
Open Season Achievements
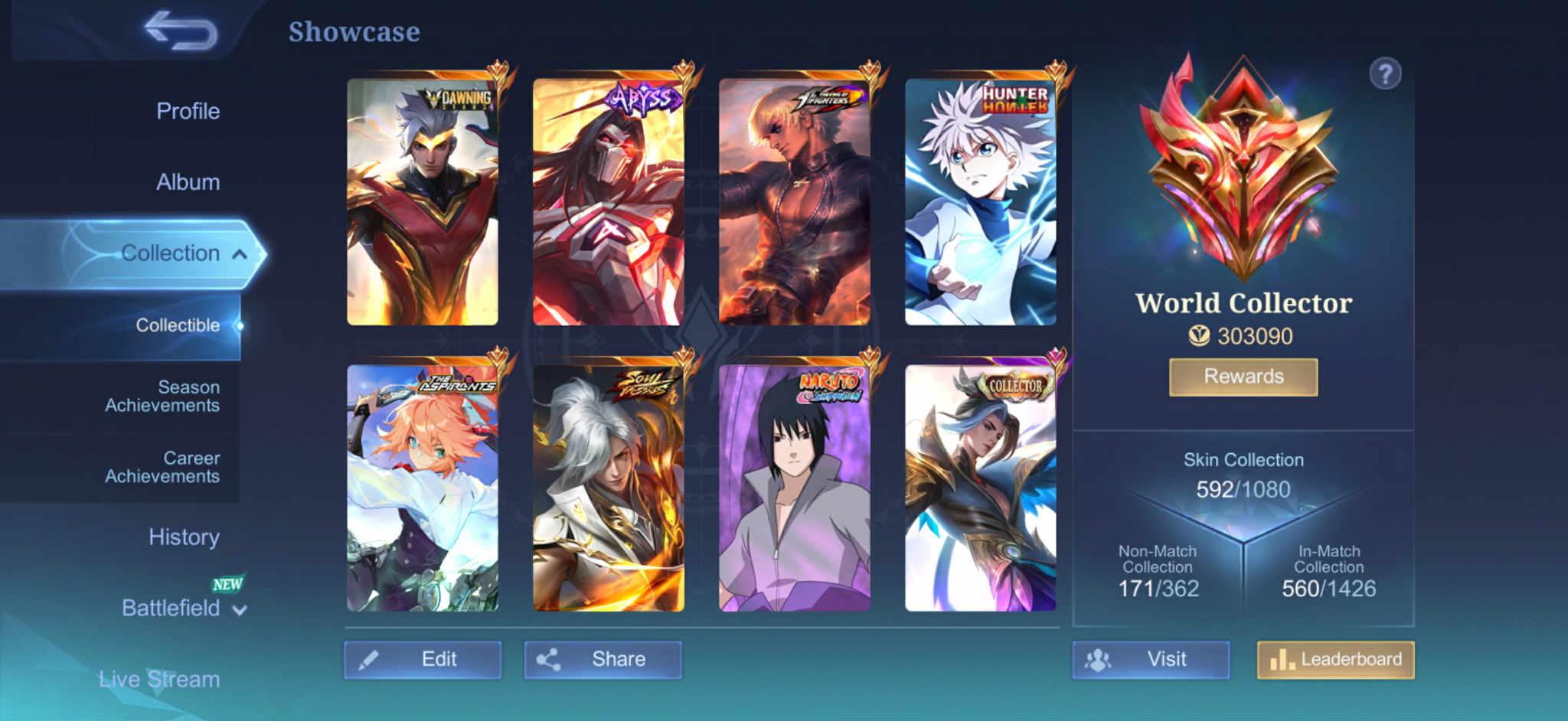click(162, 396)
